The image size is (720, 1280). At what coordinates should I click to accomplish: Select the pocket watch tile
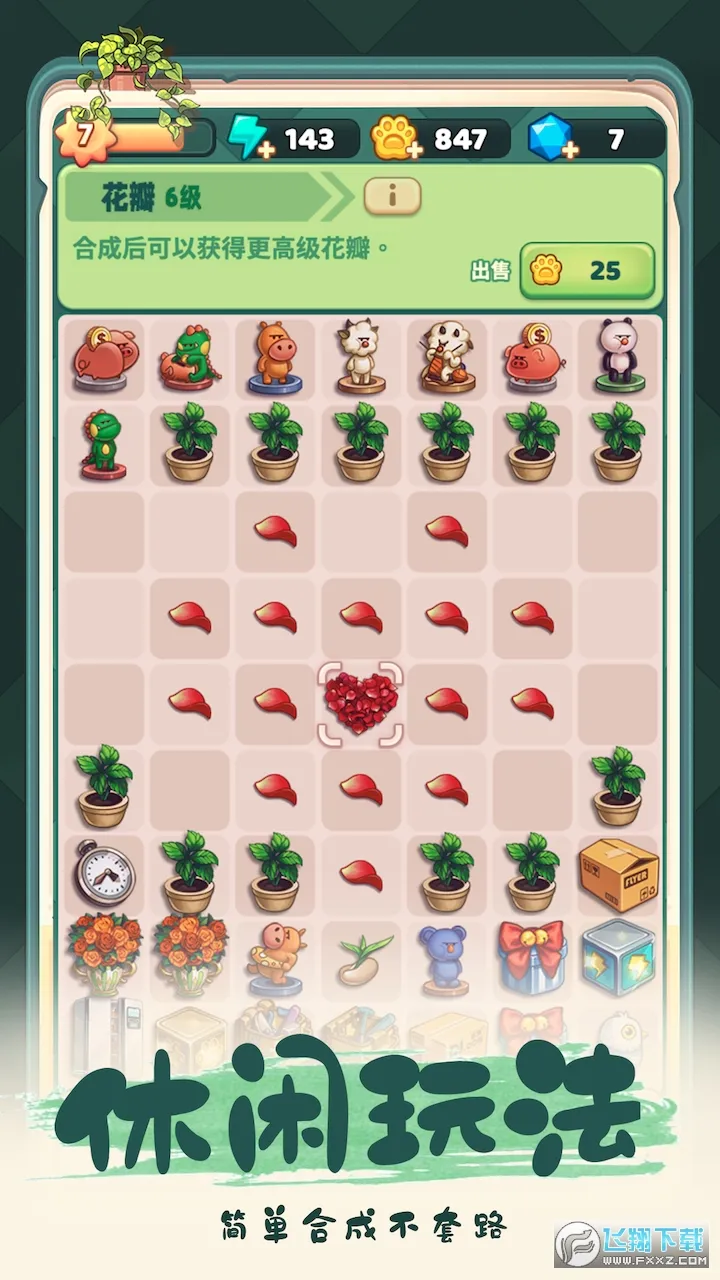(103, 875)
